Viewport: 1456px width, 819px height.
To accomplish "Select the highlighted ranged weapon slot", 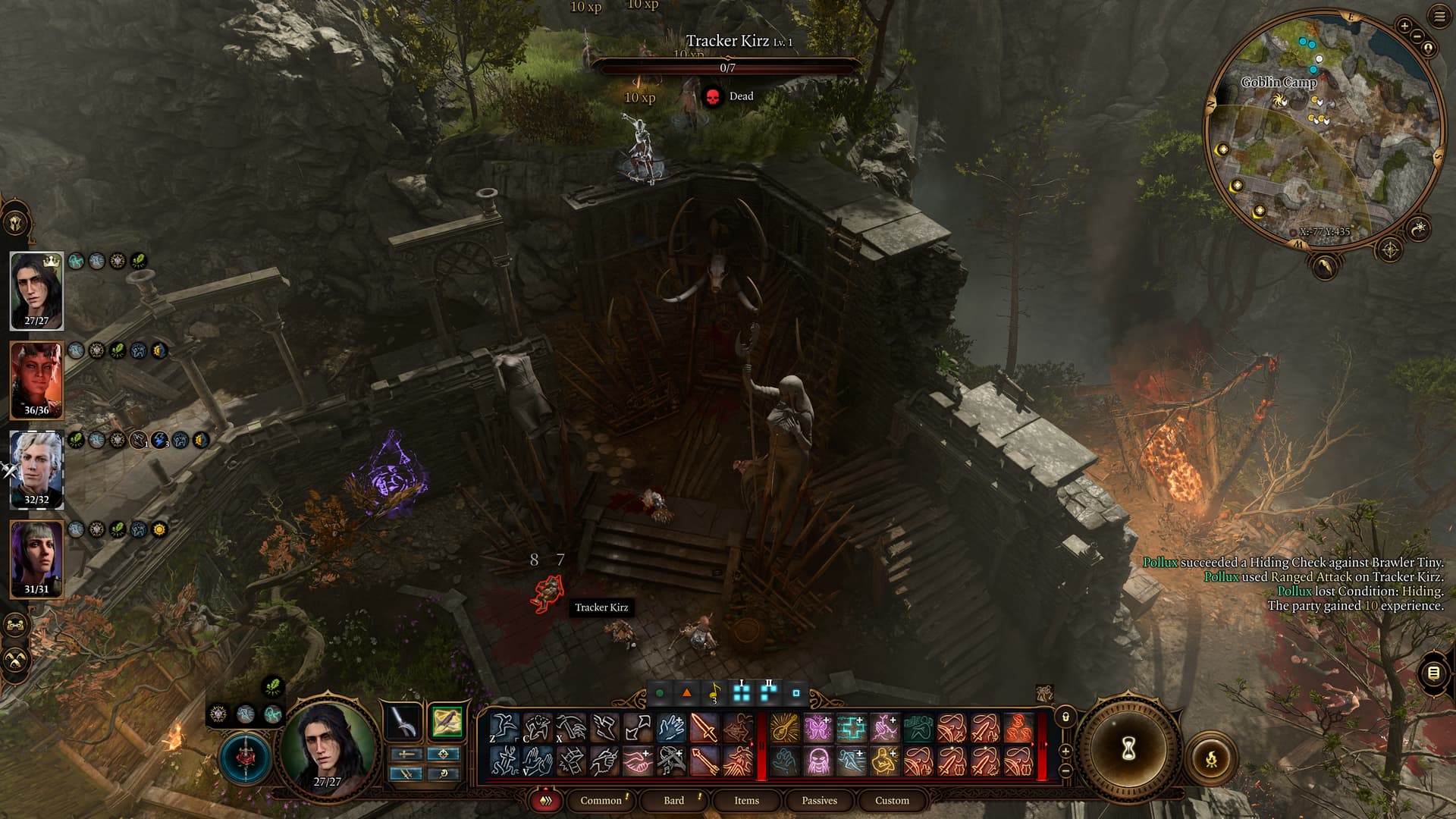I will click(x=447, y=722).
